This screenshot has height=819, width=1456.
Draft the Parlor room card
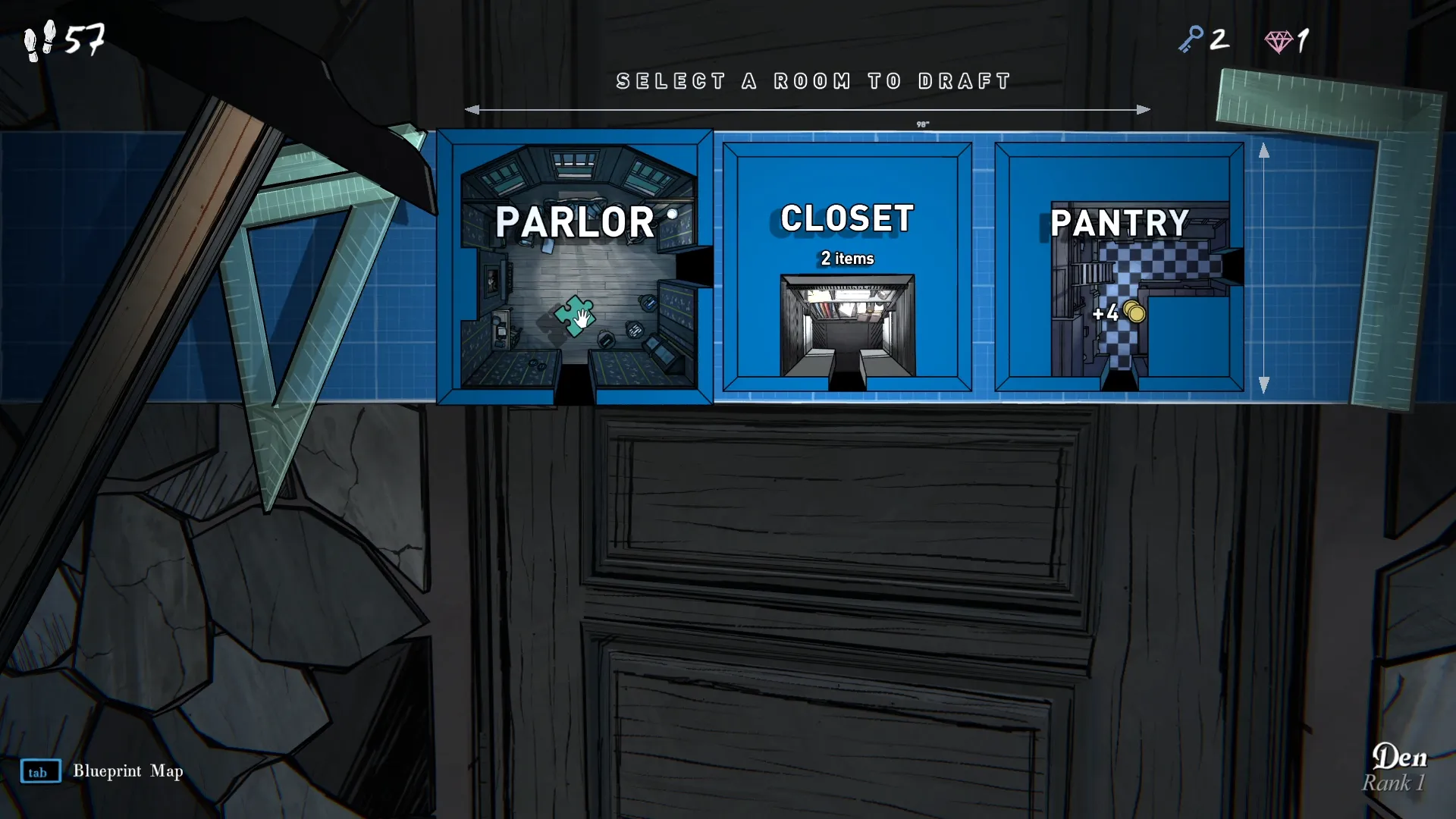(x=575, y=267)
